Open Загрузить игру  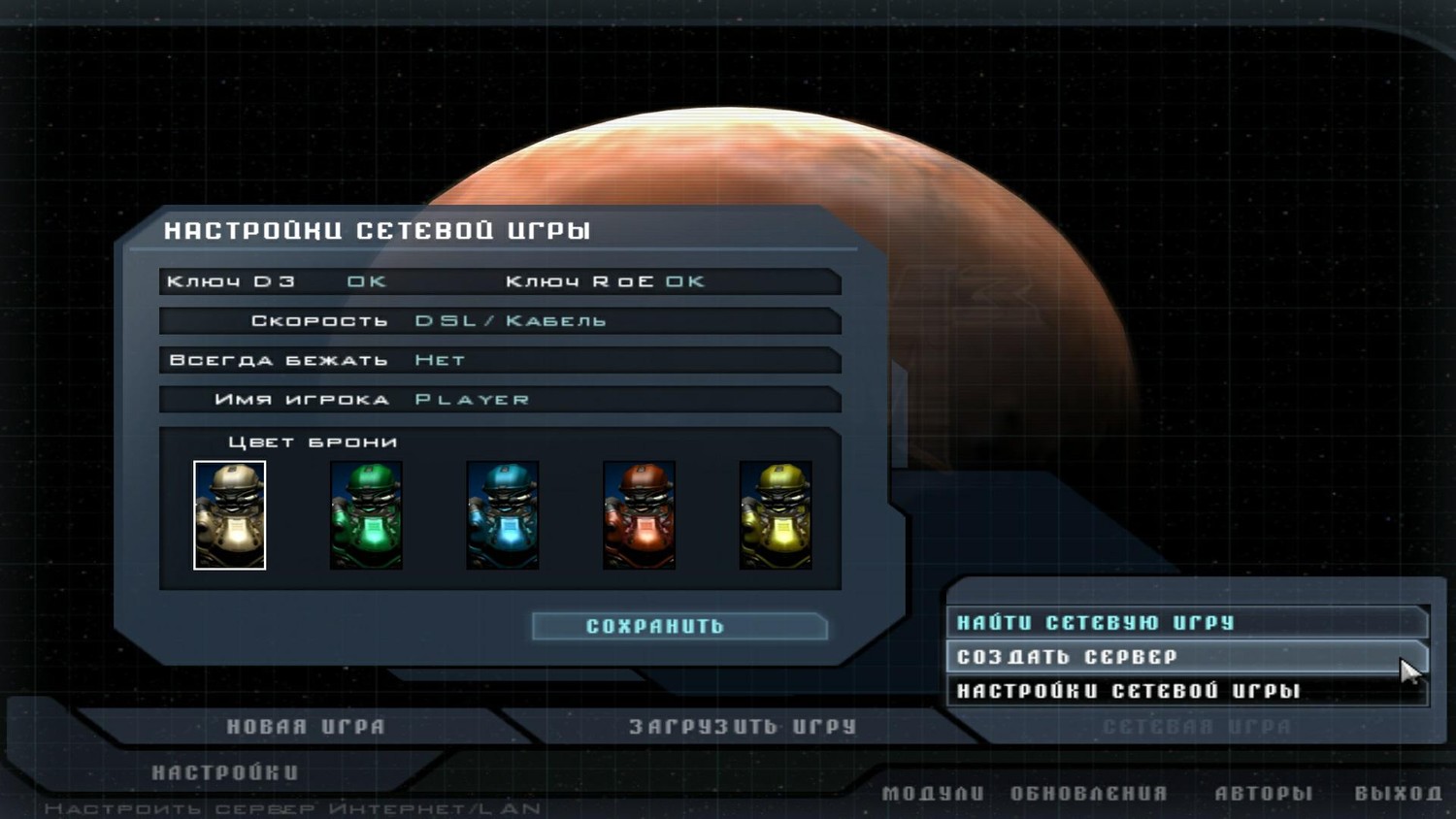(743, 727)
